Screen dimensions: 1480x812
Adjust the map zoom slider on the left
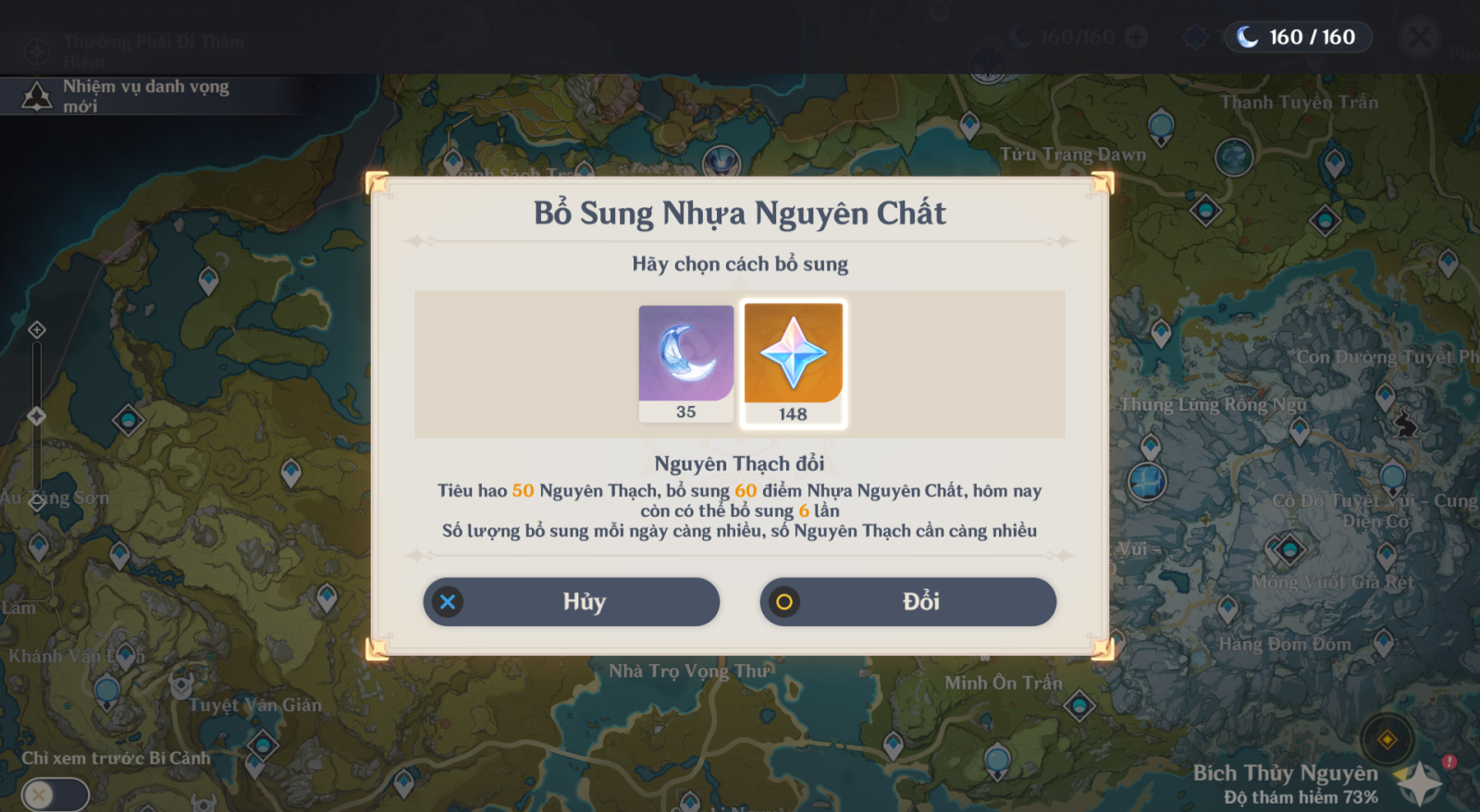click(37, 416)
